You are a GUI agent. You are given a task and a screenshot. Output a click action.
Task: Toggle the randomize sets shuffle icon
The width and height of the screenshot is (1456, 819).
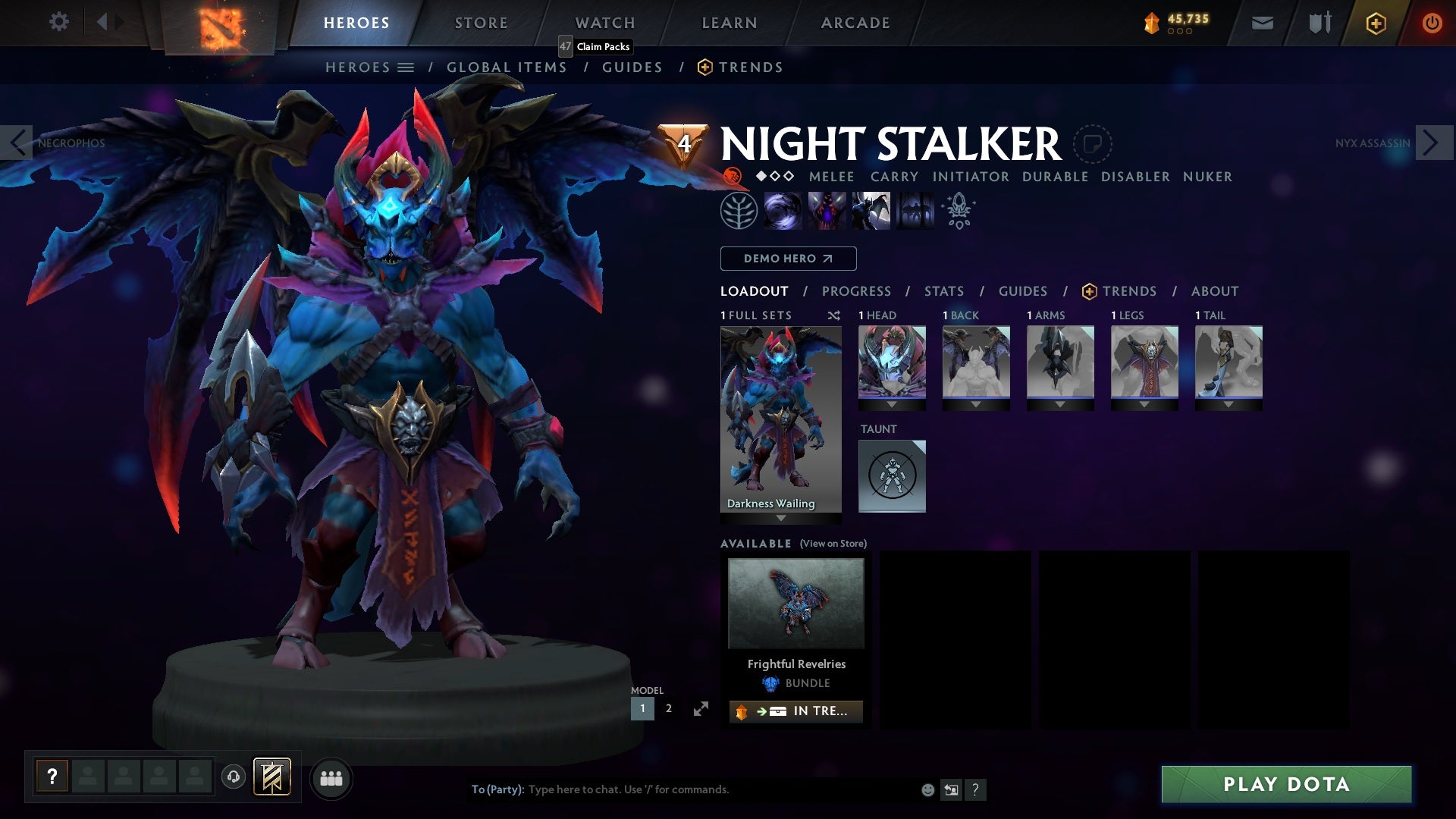[x=833, y=315]
